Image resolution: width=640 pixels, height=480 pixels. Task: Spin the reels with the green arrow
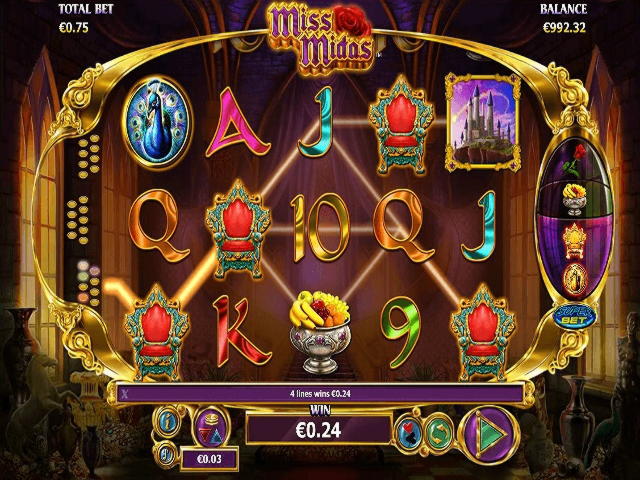click(488, 434)
